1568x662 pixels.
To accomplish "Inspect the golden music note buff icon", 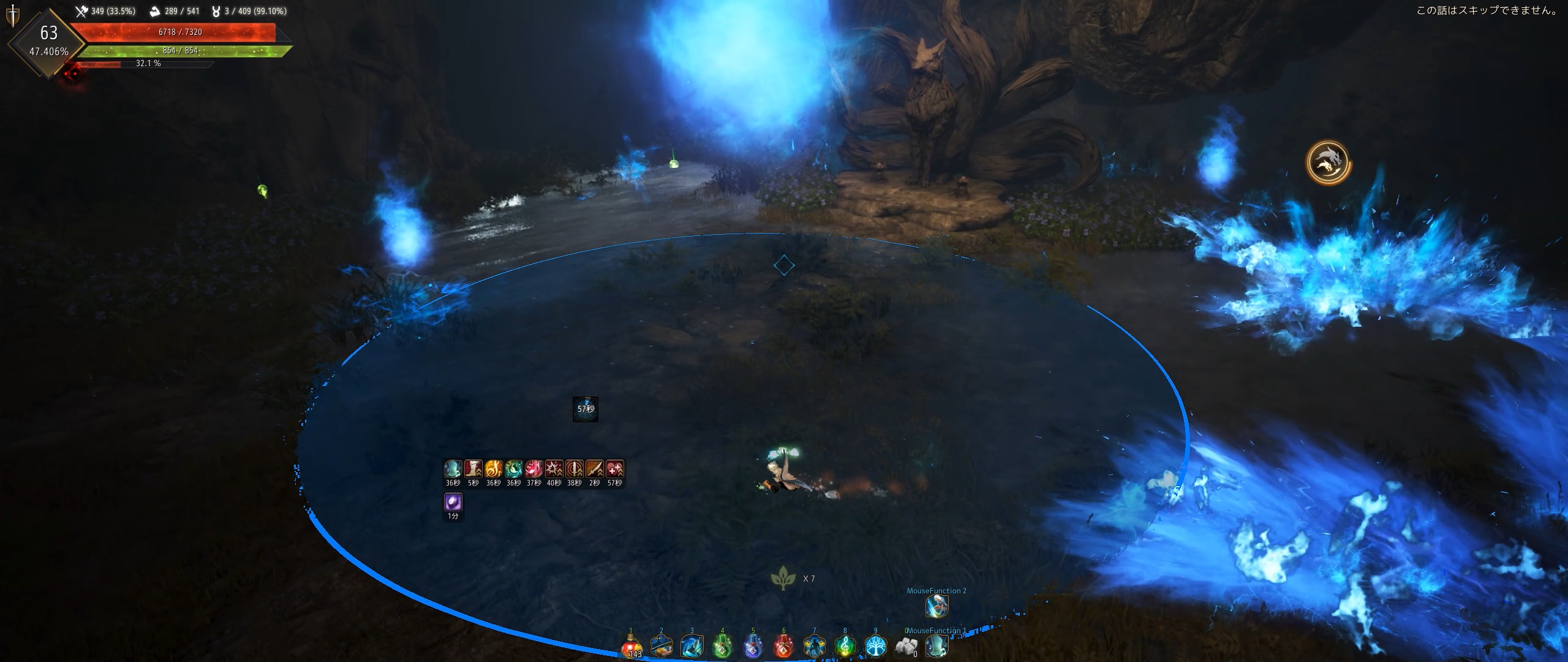I will pyautogui.click(x=493, y=469).
